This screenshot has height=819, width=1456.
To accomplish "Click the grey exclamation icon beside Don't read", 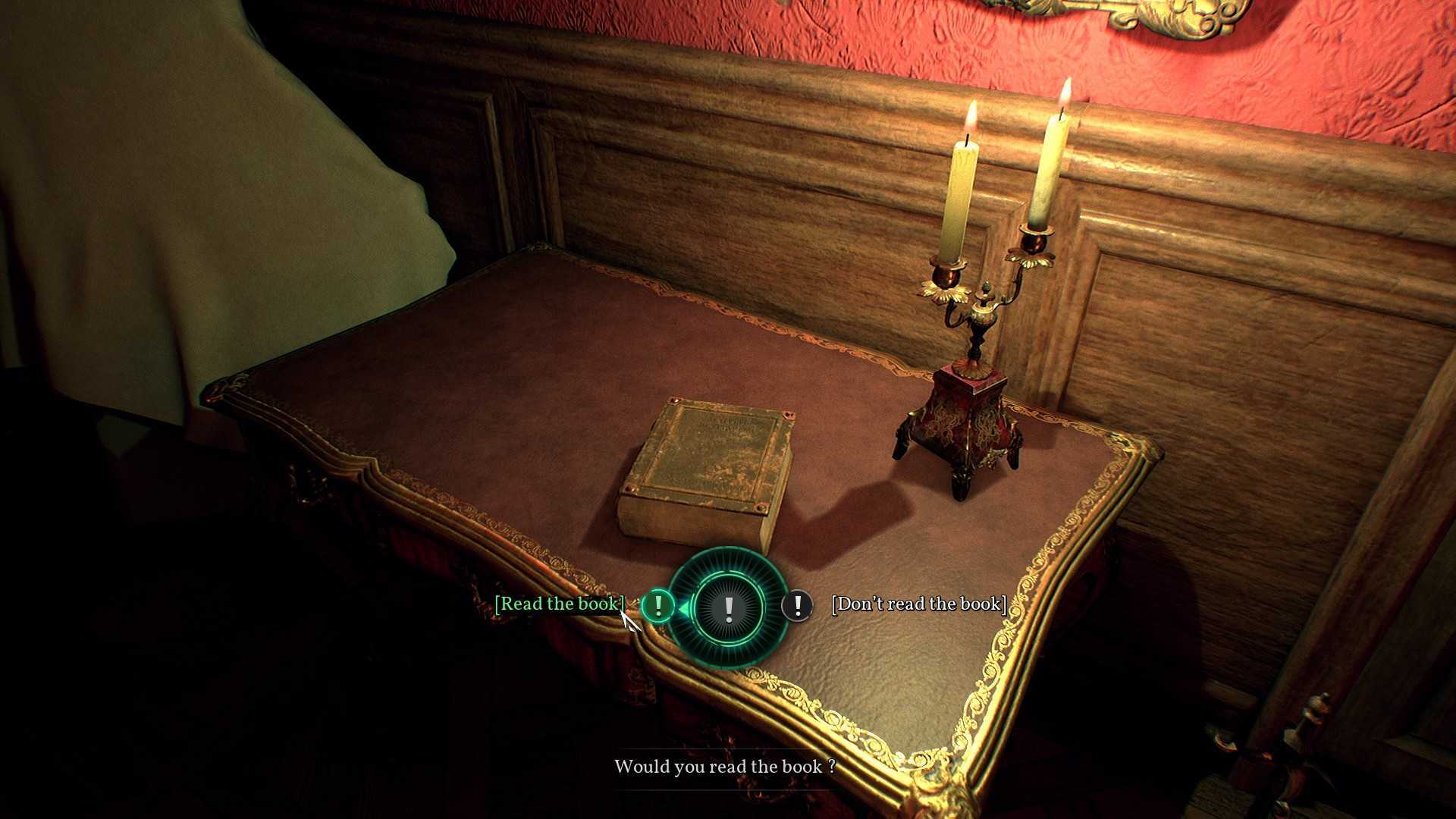I will coord(797,606).
